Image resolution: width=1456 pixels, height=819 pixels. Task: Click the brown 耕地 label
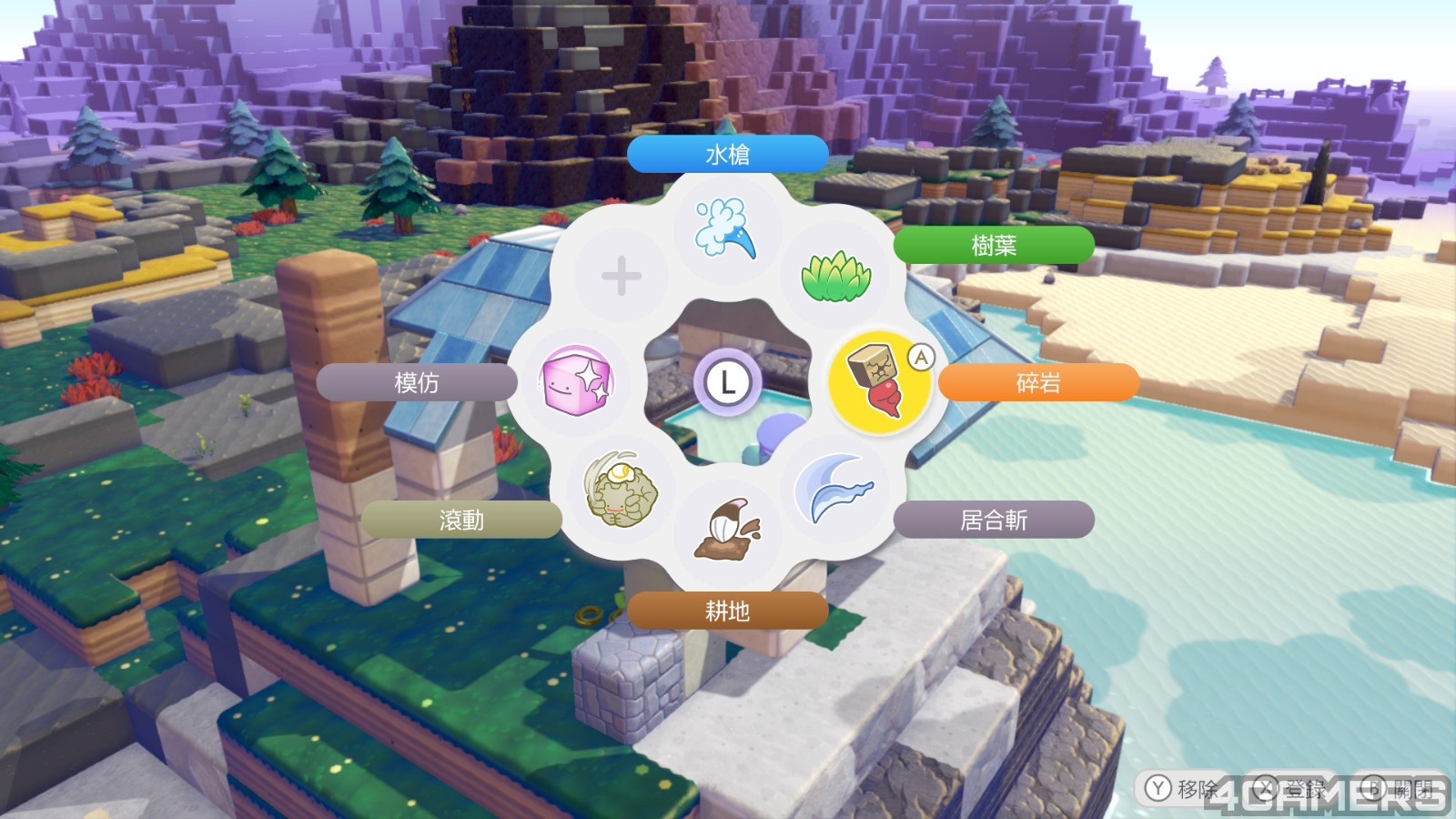(x=727, y=611)
